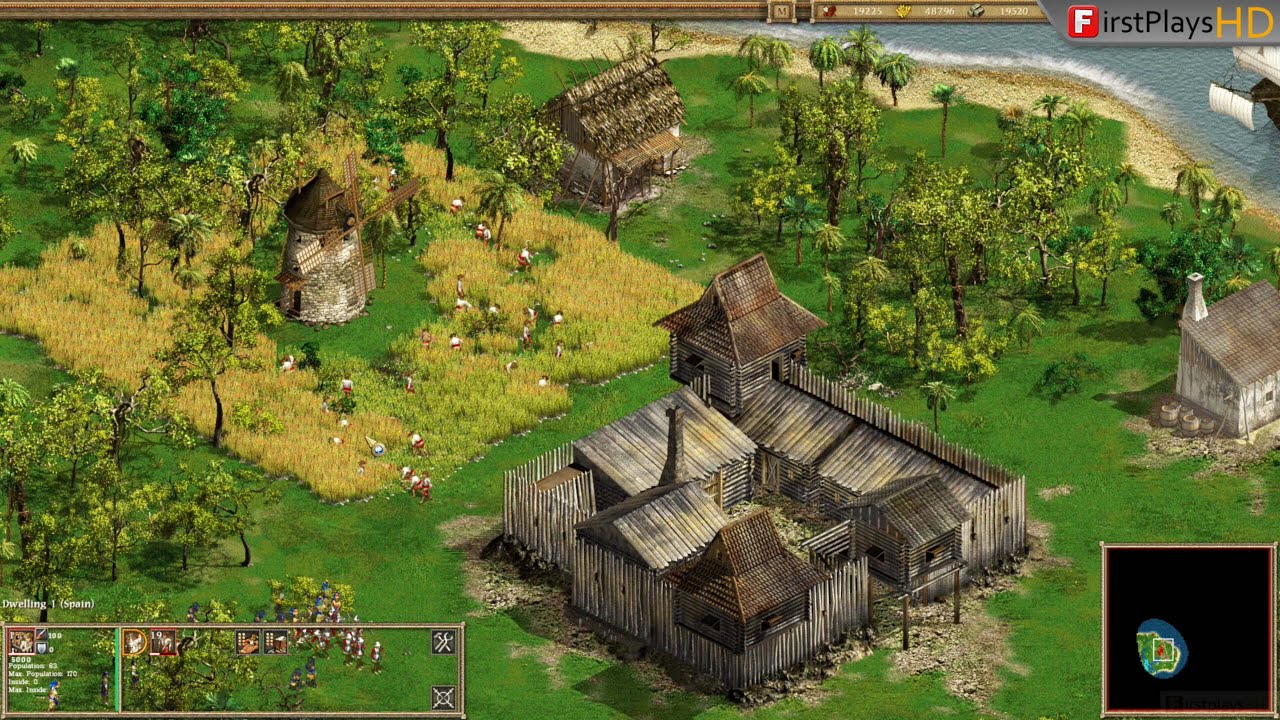This screenshot has height=720, width=1280.
Task: Click the first peasant production icon
Action: pyautogui.click(x=248, y=642)
